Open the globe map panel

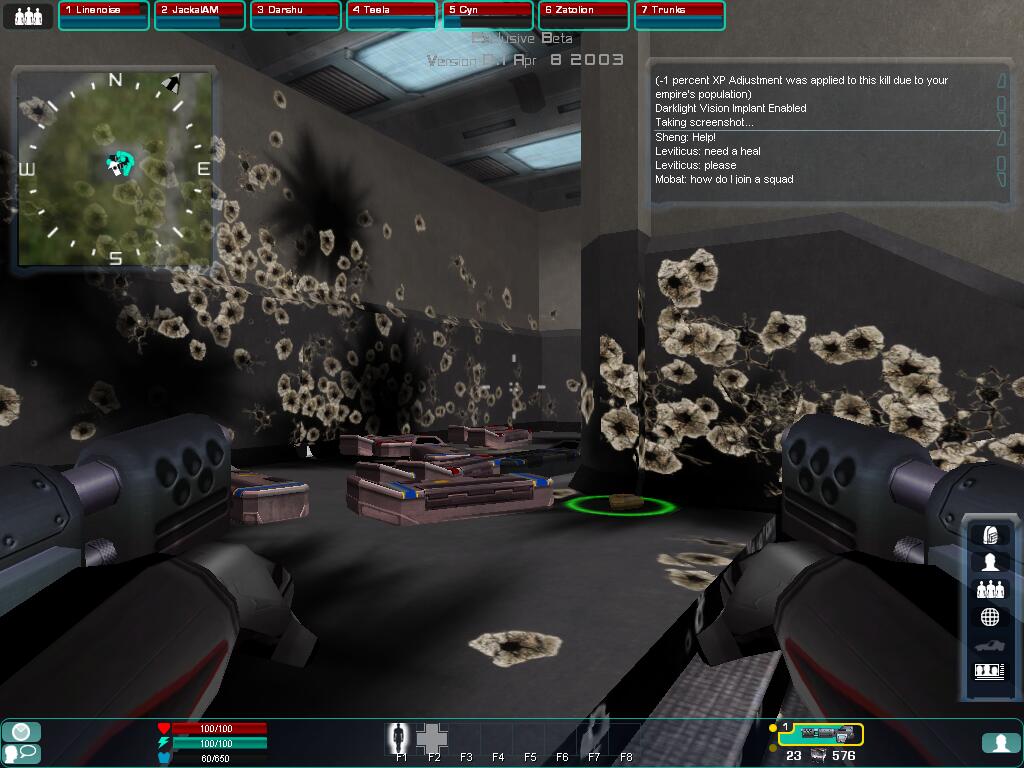point(990,617)
